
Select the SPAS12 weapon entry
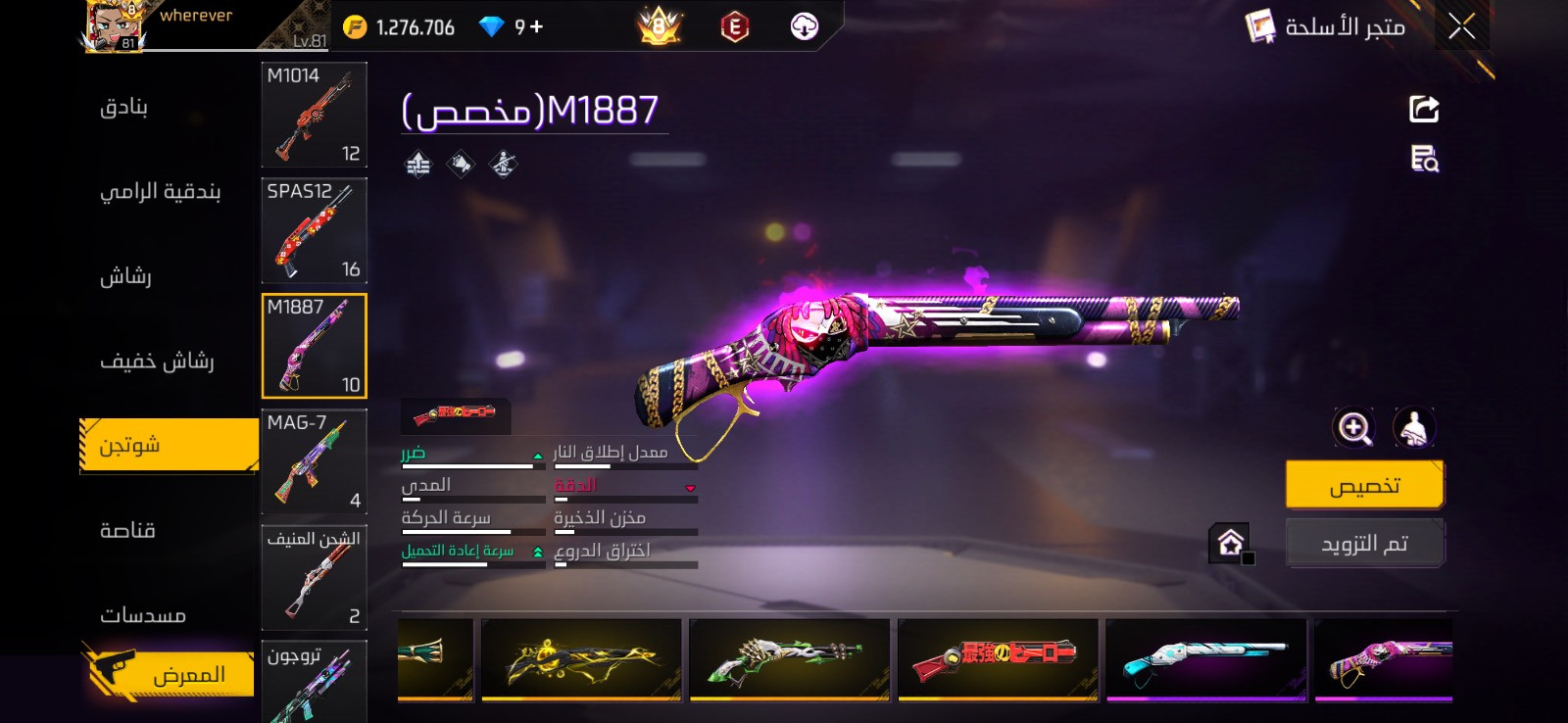tap(314, 231)
